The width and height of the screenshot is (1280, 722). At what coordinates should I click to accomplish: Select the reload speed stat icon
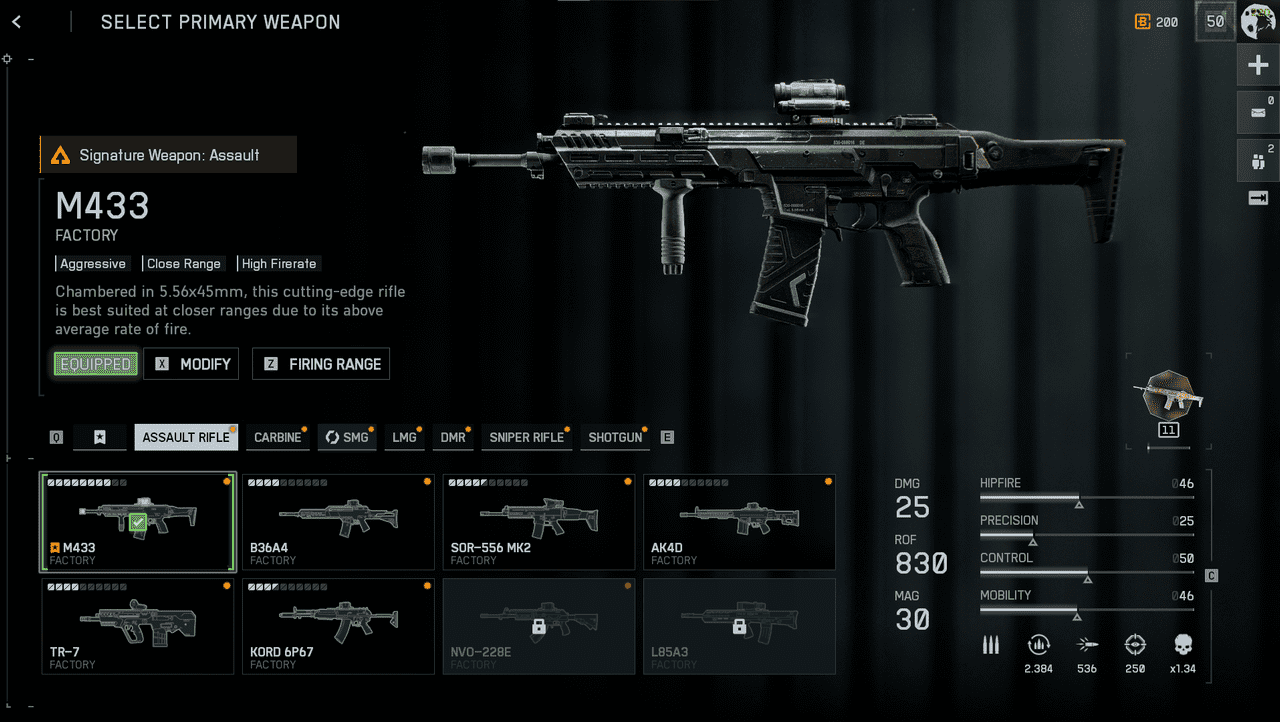click(1038, 645)
